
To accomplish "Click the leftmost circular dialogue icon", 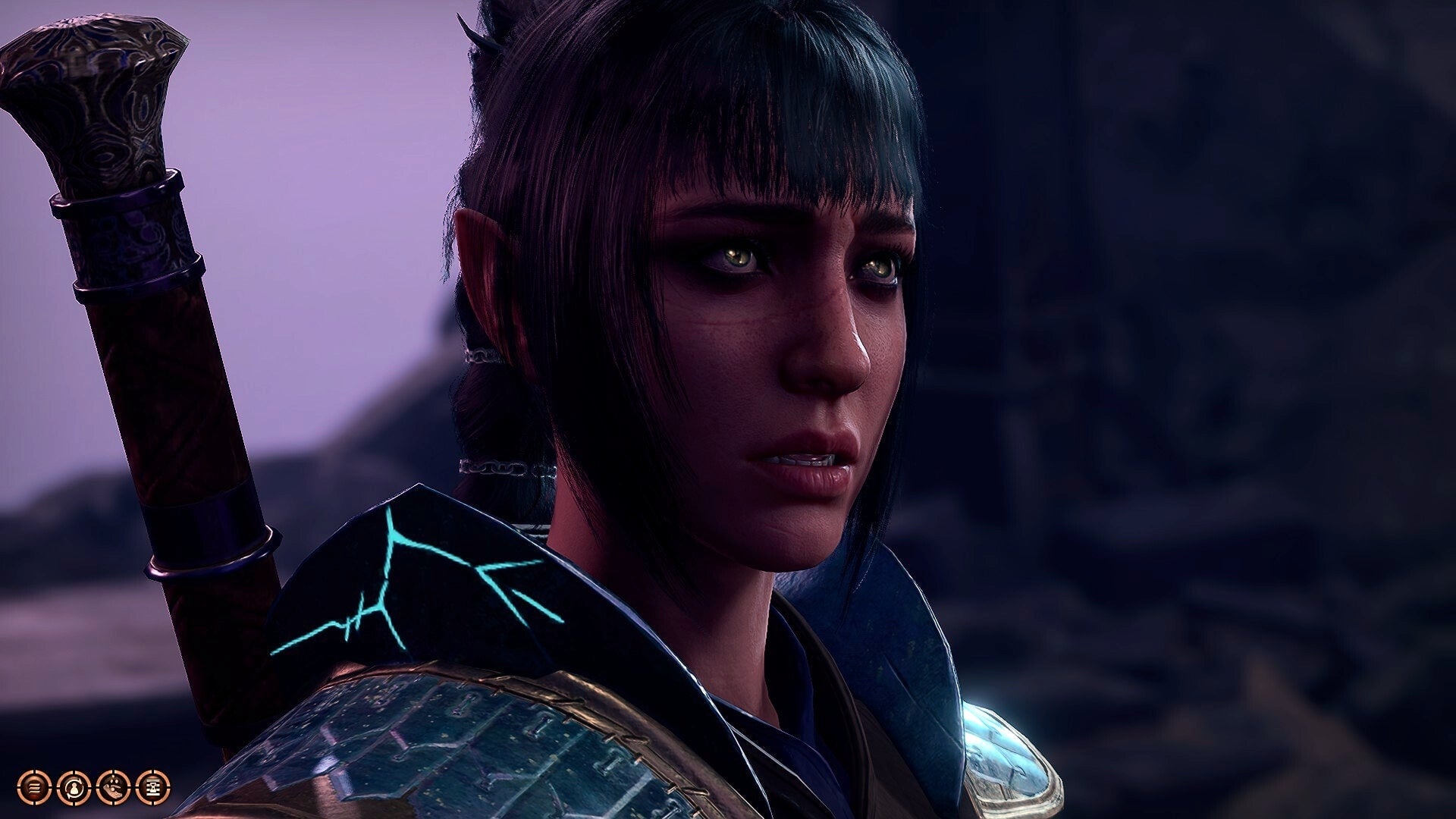I will [34, 787].
